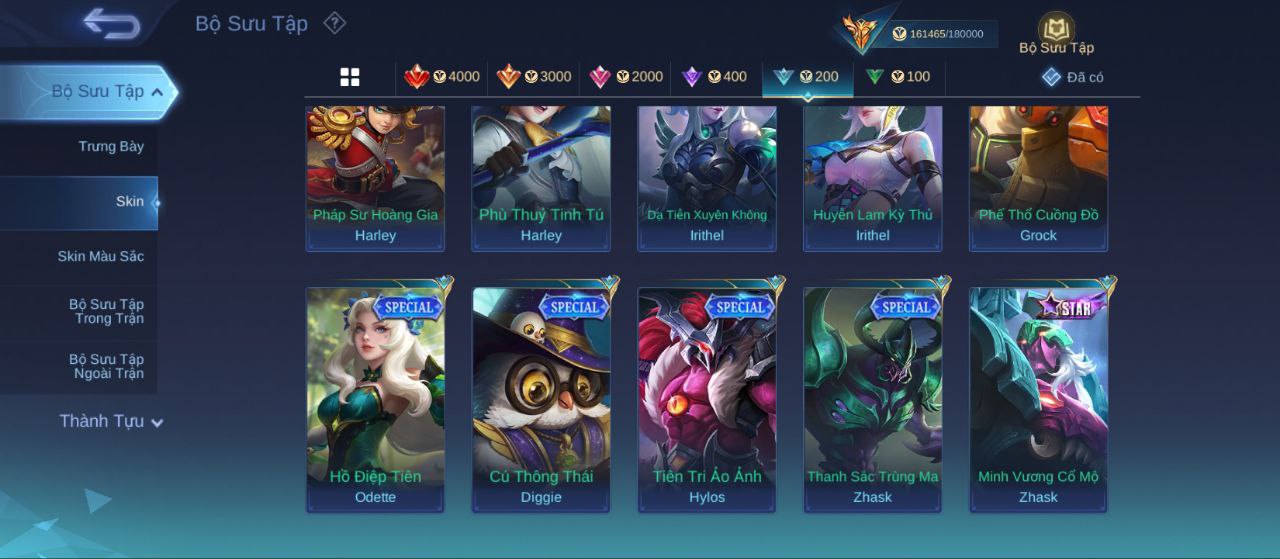Image resolution: width=1280 pixels, height=559 pixels.
Task: Switch to the 3000 points tier tab
Action: 534,77
